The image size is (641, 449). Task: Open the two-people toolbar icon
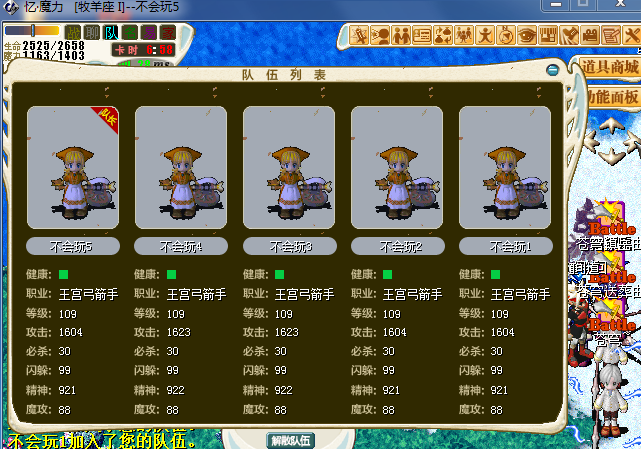[x=401, y=36]
